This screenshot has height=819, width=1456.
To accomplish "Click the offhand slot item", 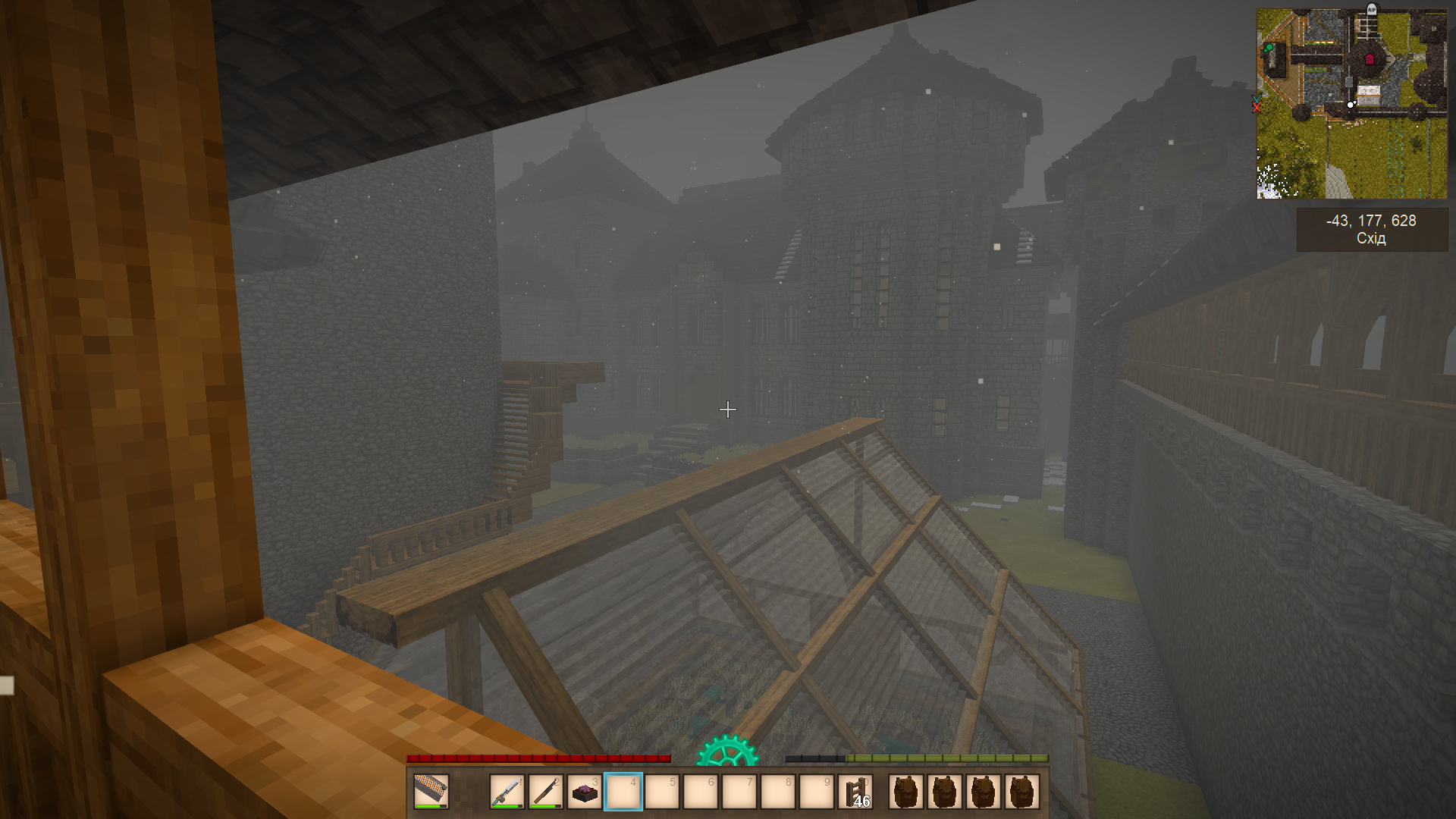I will click(431, 792).
